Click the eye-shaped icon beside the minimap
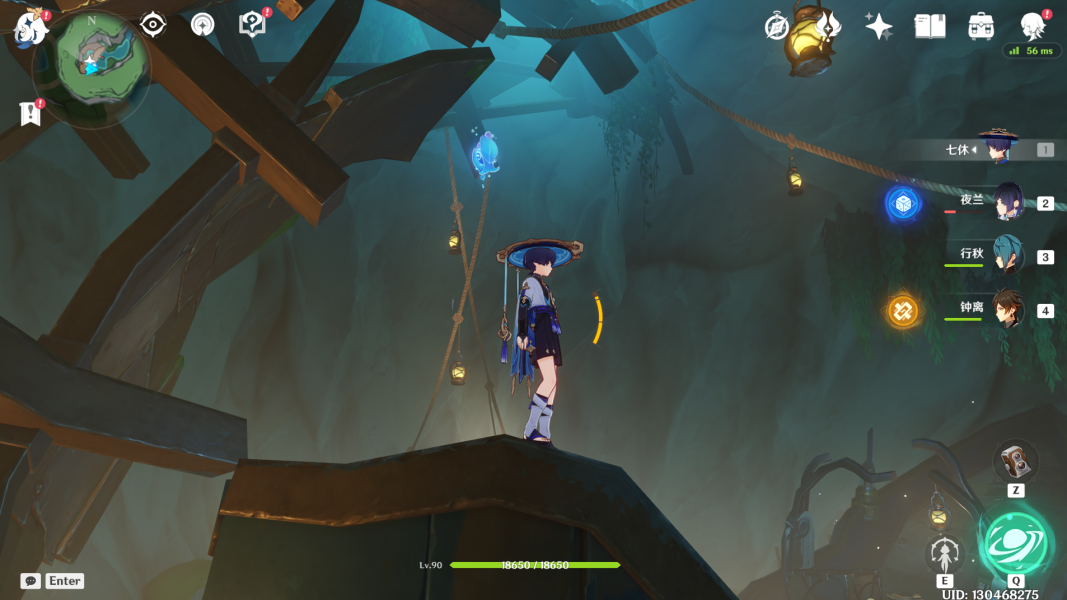Image resolution: width=1067 pixels, height=600 pixels. point(153,24)
